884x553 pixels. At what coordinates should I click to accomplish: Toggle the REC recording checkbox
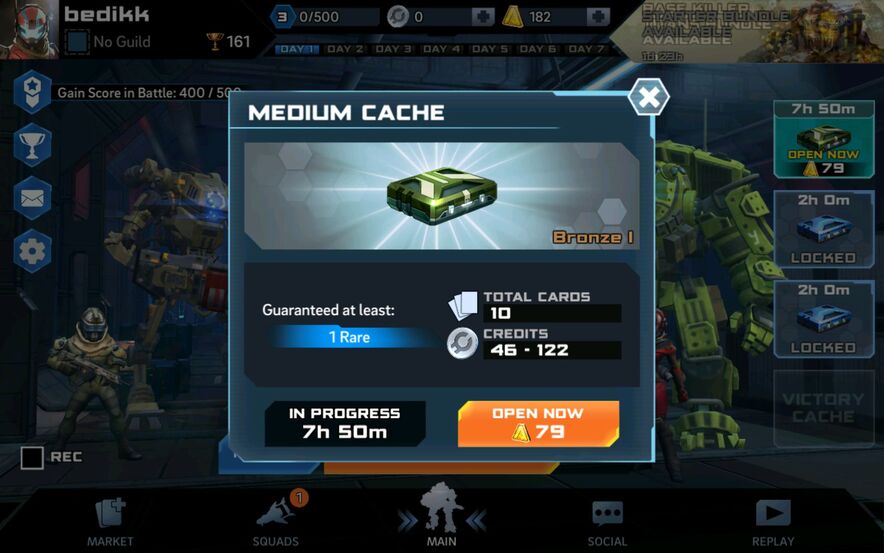coord(33,458)
